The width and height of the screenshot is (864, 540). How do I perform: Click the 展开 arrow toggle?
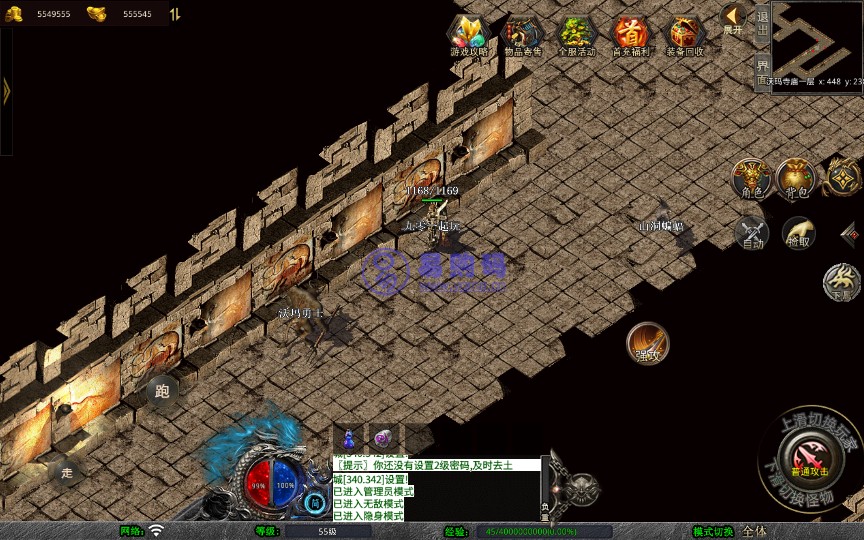point(733,19)
